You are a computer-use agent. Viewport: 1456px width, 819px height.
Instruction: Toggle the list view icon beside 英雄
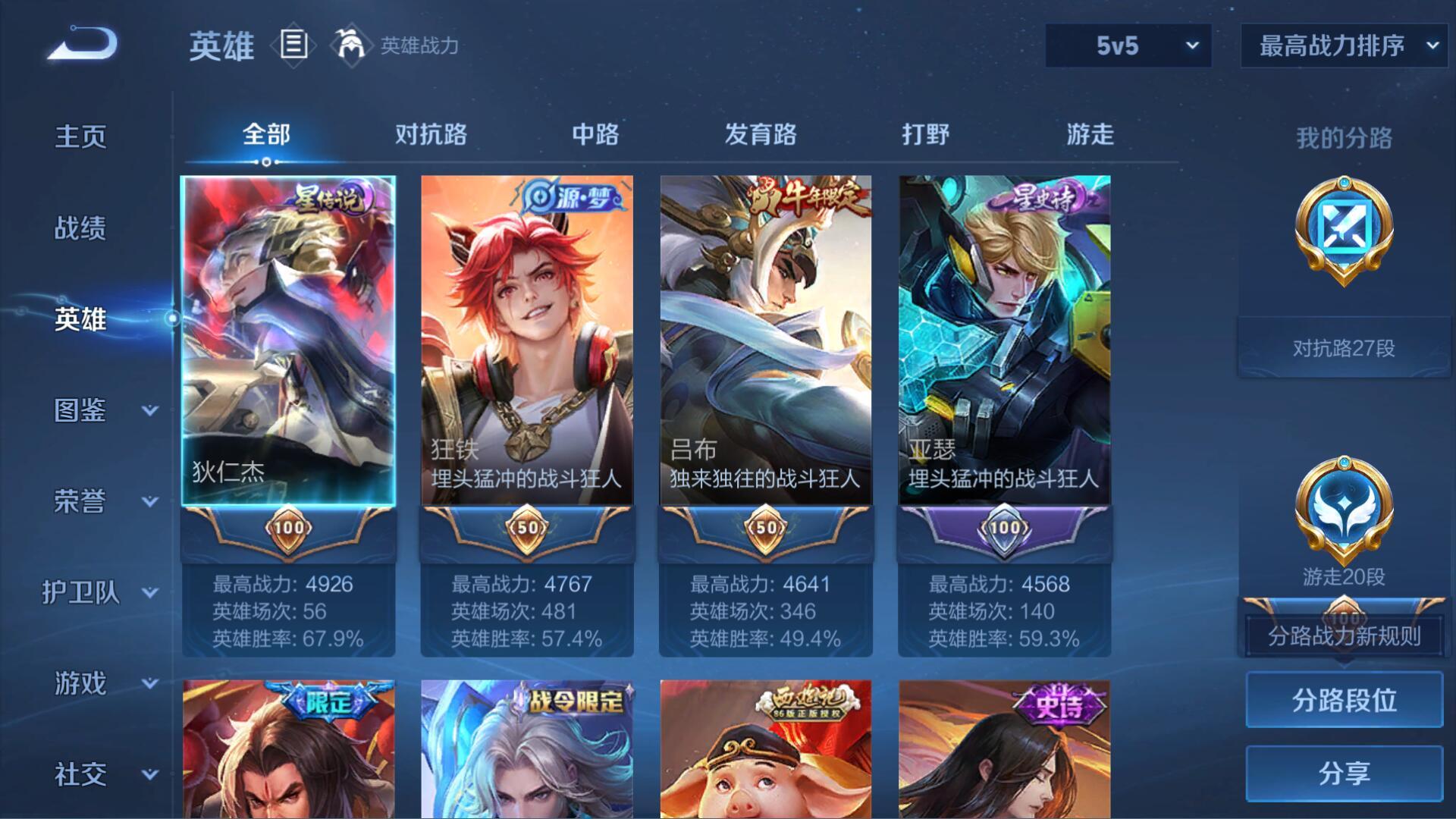[x=293, y=45]
